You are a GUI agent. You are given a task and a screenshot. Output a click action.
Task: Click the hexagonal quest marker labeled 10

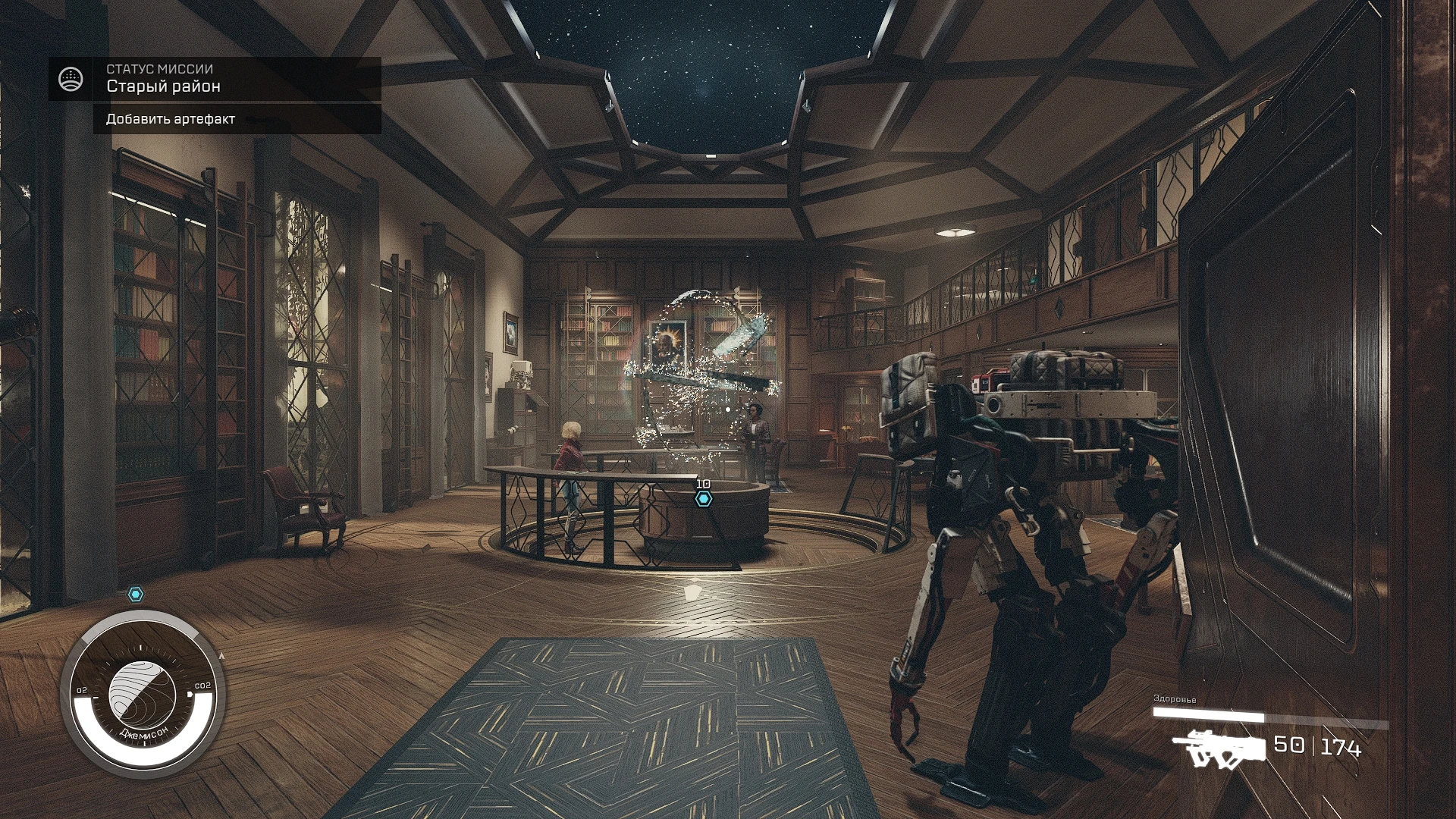point(704,499)
